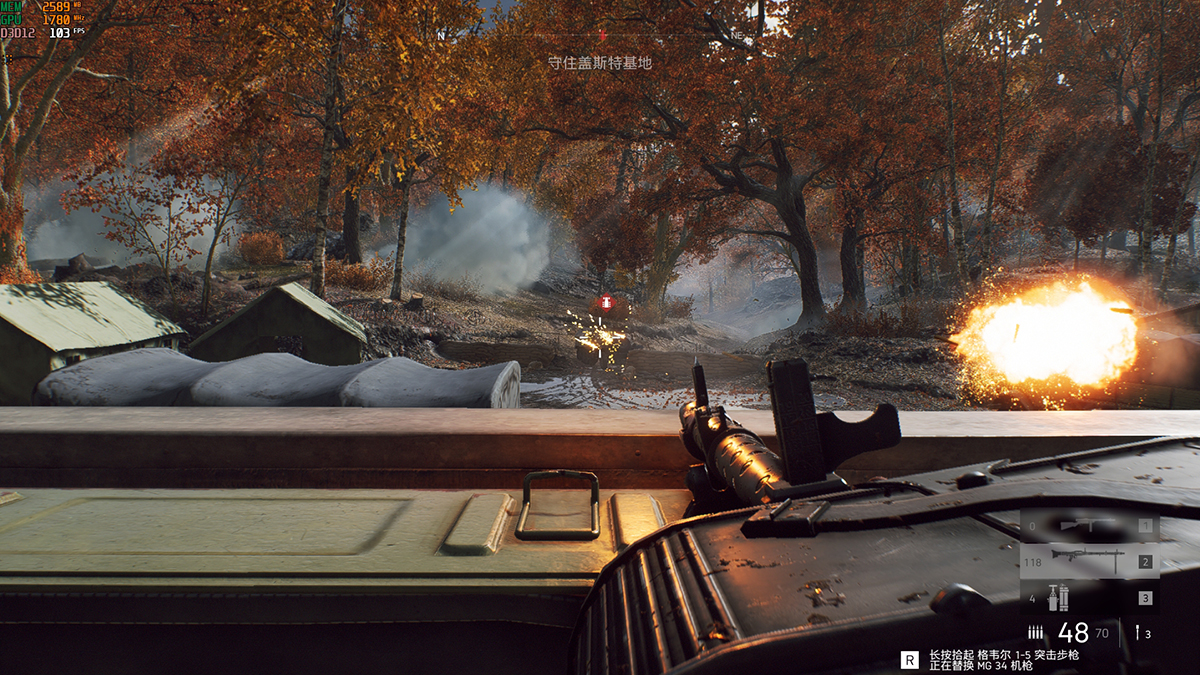Click the red enemy marker over the target
This screenshot has width=1200, height=675.
pos(605,303)
